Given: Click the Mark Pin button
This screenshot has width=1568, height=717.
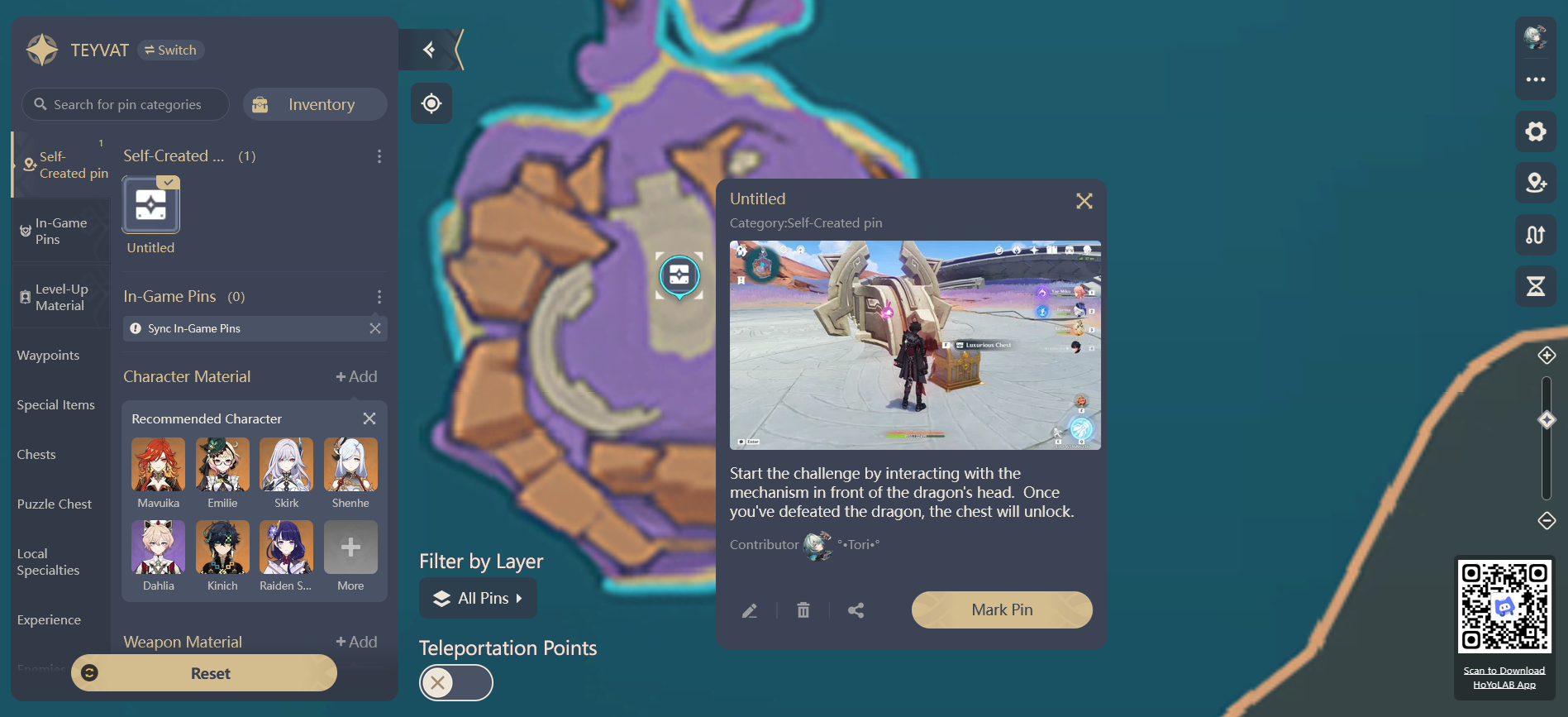Looking at the screenshot, I should [1002, 609].
